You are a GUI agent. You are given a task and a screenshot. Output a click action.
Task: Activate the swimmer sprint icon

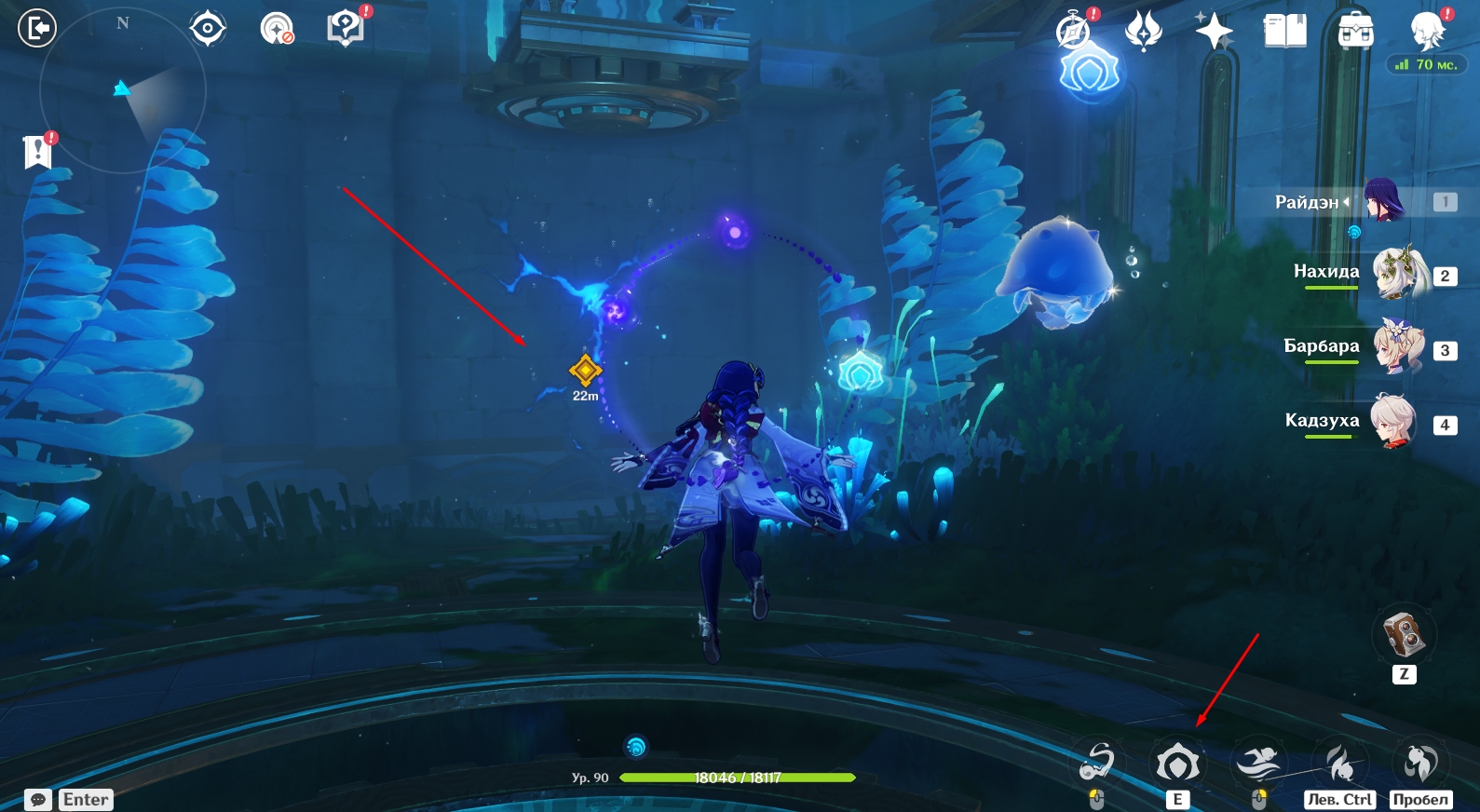(x=1258, y=765)
